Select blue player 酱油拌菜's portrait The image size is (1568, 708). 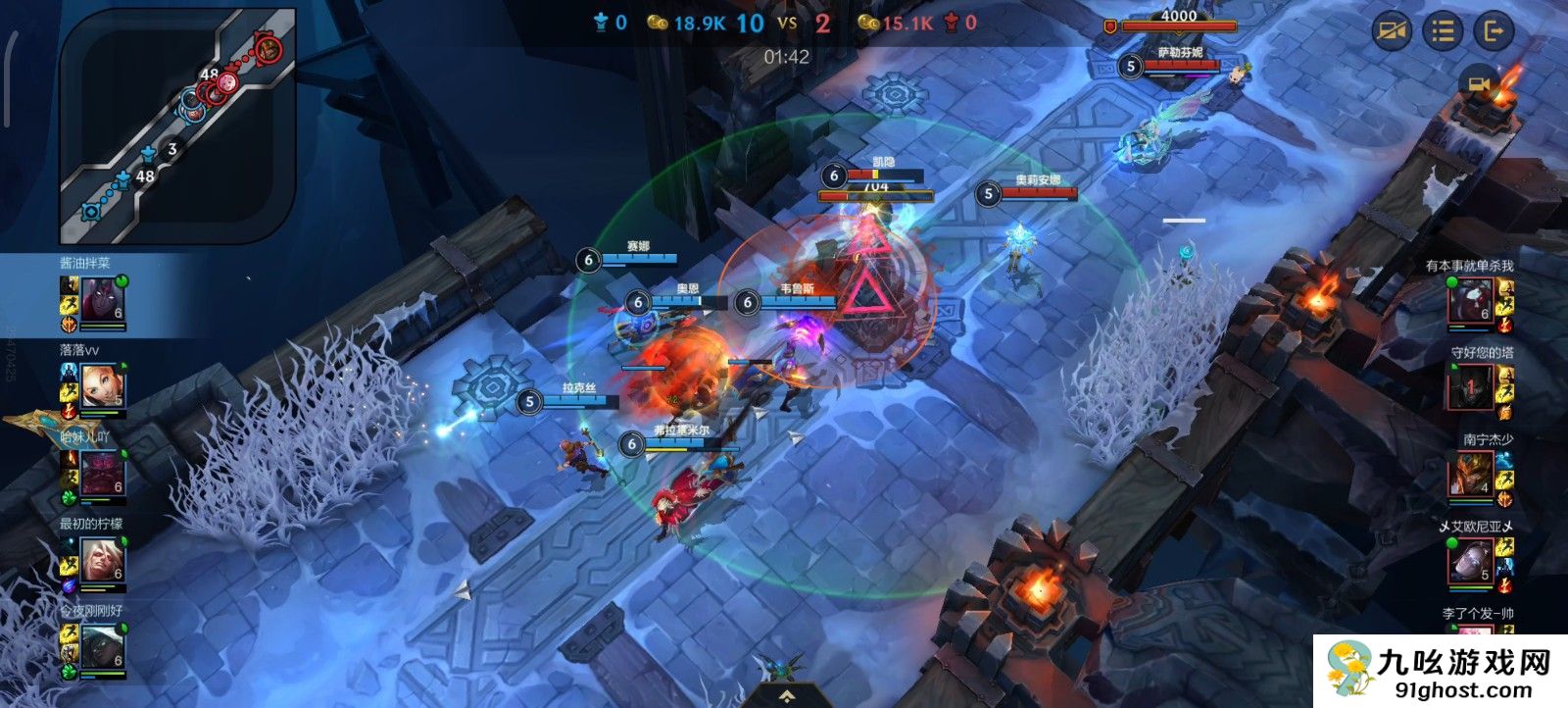coord(102,298)
